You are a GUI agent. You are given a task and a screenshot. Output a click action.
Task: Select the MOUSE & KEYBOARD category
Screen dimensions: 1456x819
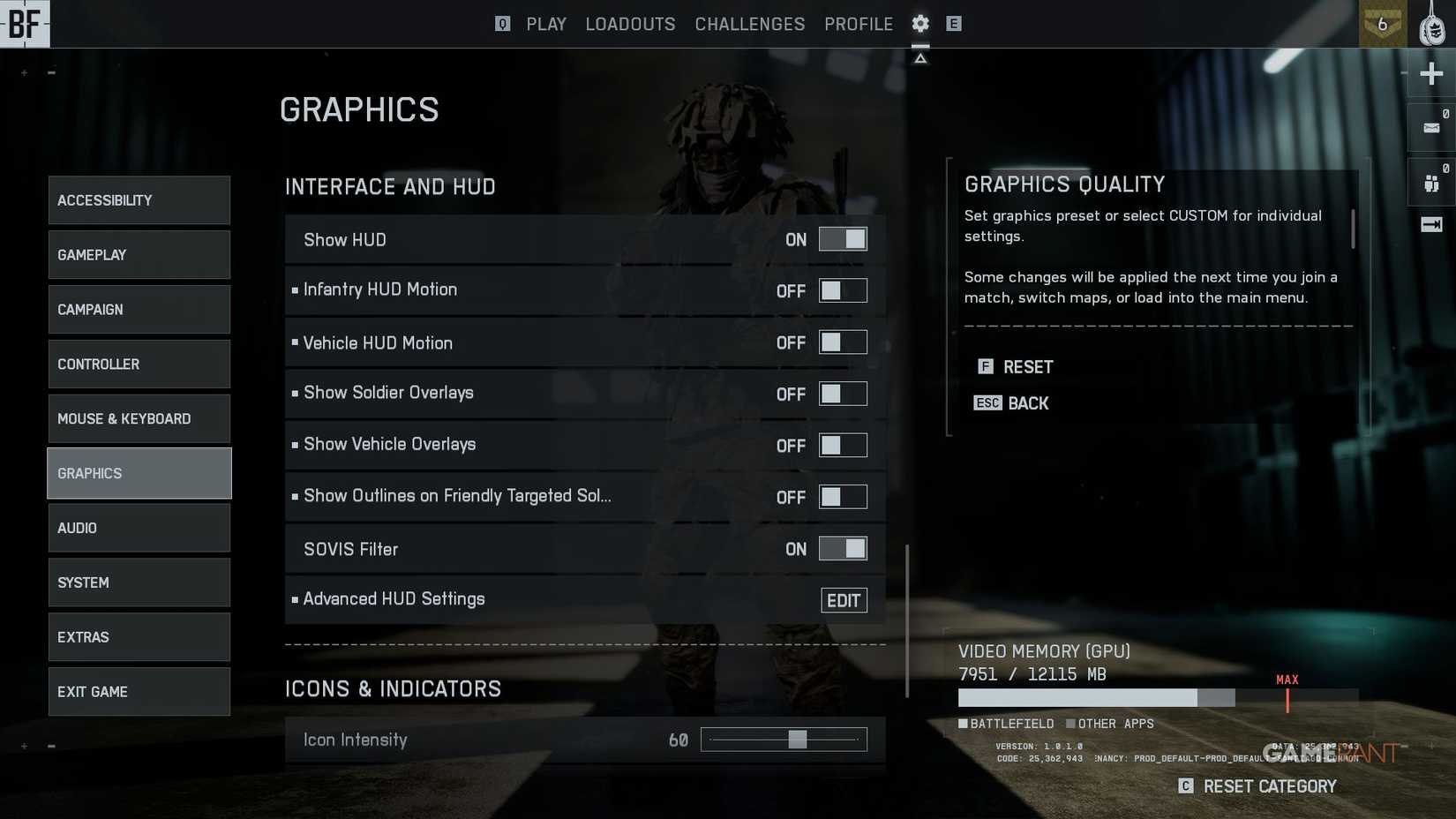[x=139, y=418]
